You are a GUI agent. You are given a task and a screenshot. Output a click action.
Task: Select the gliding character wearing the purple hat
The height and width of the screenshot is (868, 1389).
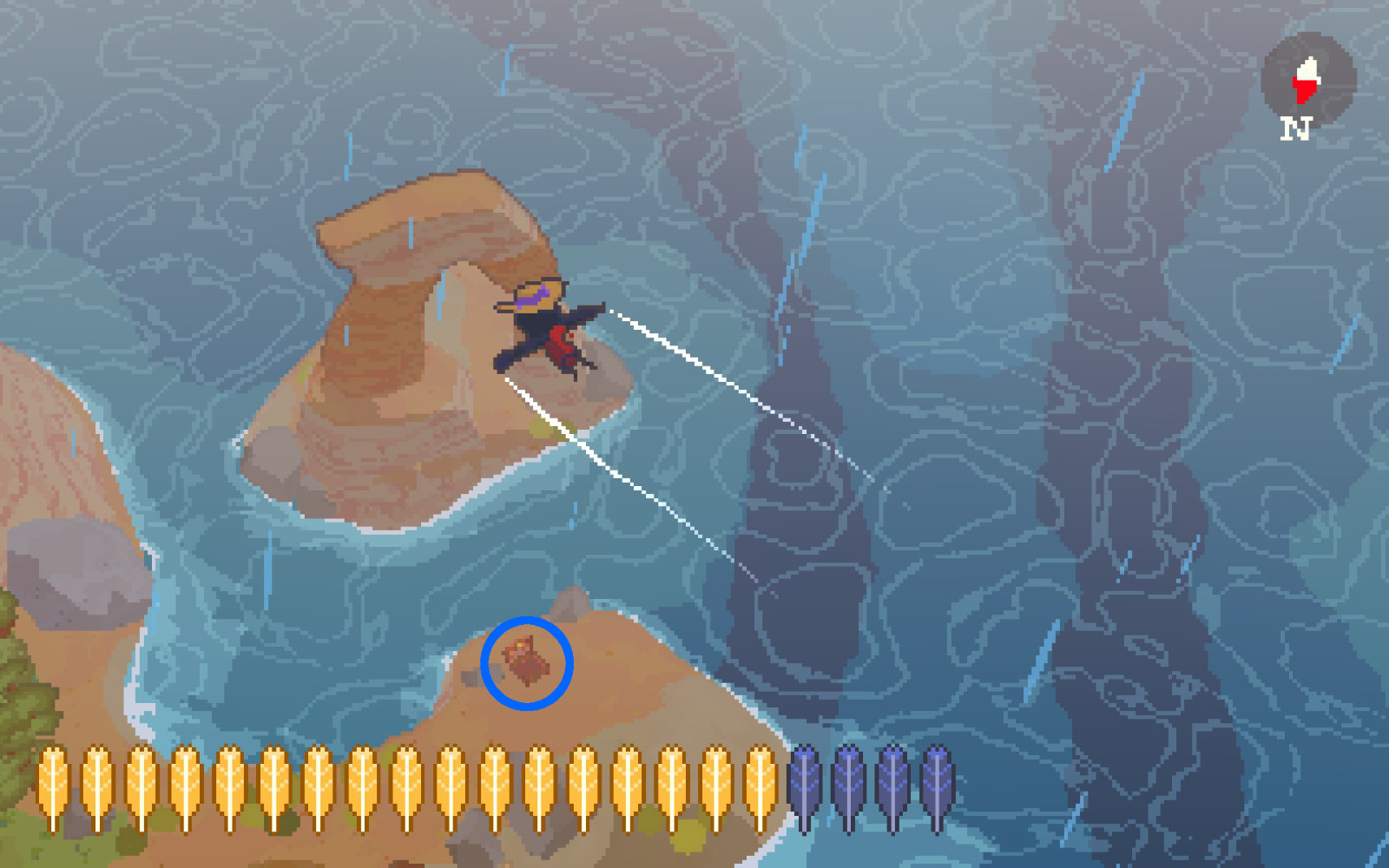pyautogui.click(x=547, y=330)
